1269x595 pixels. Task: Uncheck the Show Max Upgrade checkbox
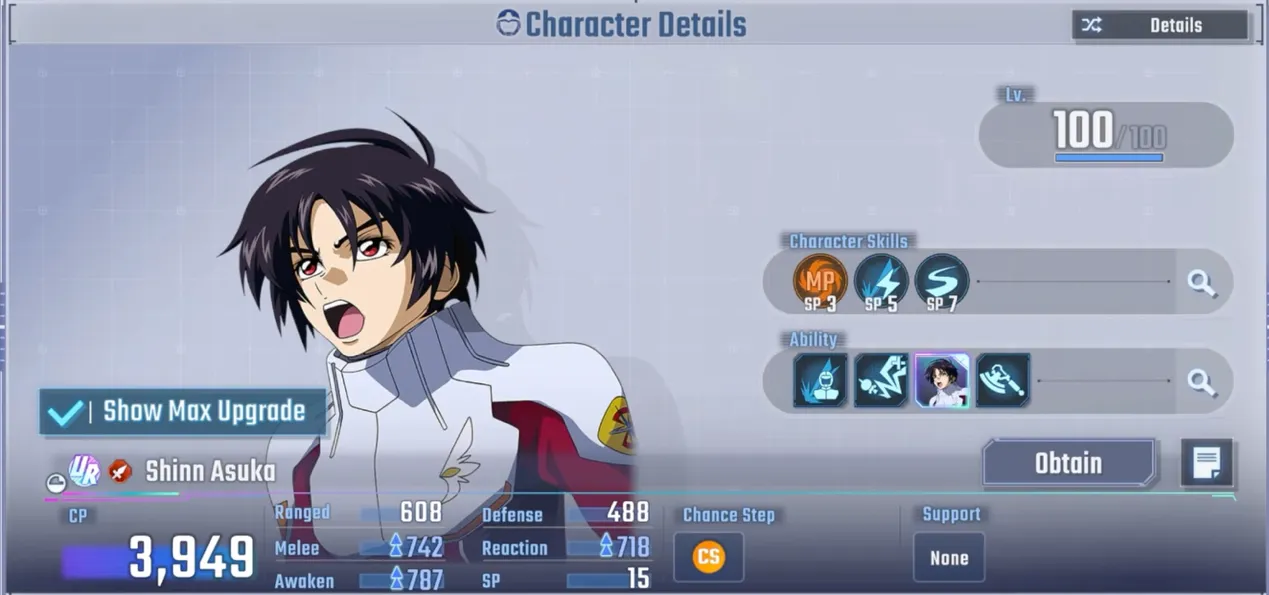click(66, 412)
